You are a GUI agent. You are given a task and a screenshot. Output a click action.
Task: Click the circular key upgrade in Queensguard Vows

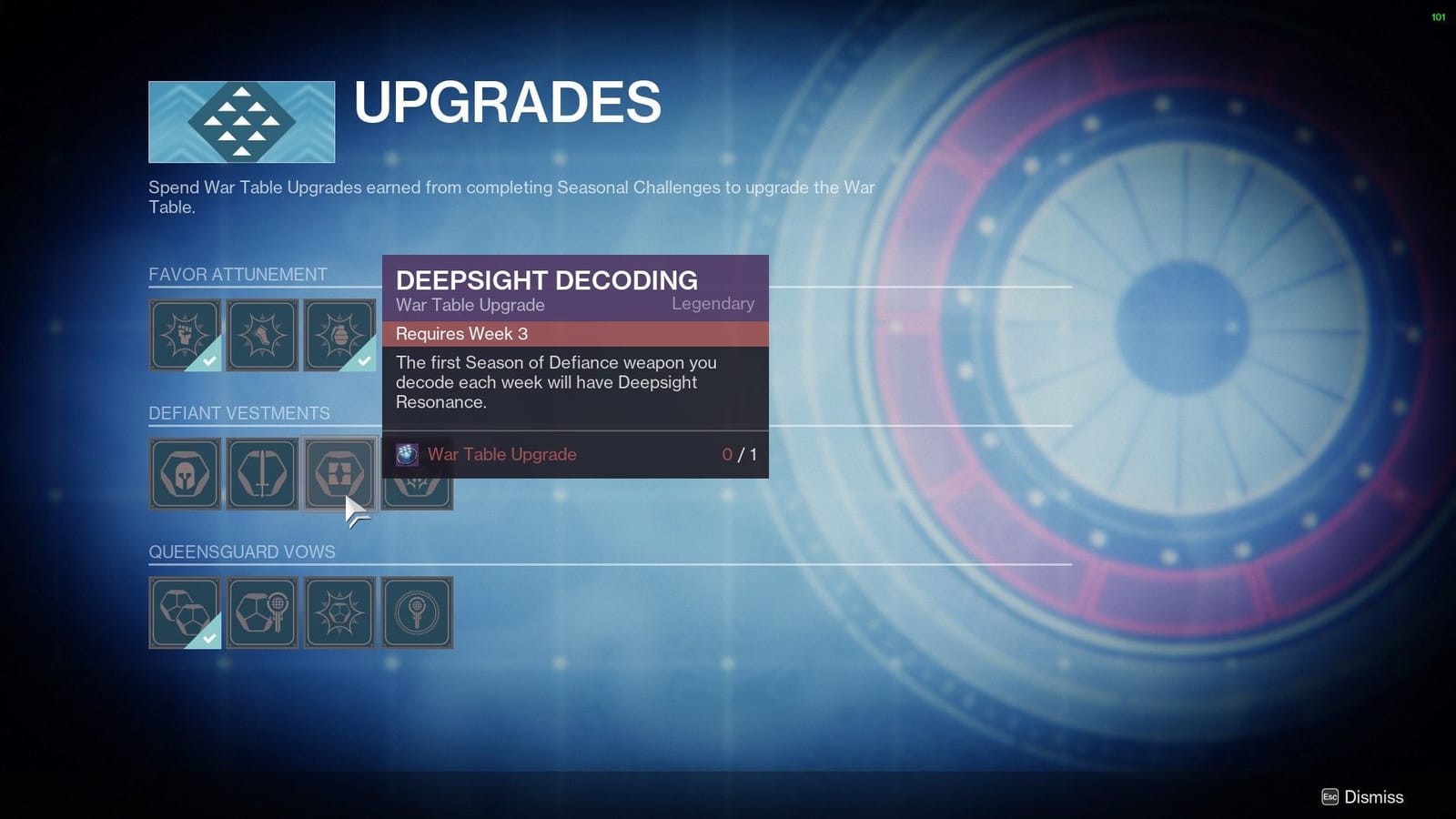point(417,612)
